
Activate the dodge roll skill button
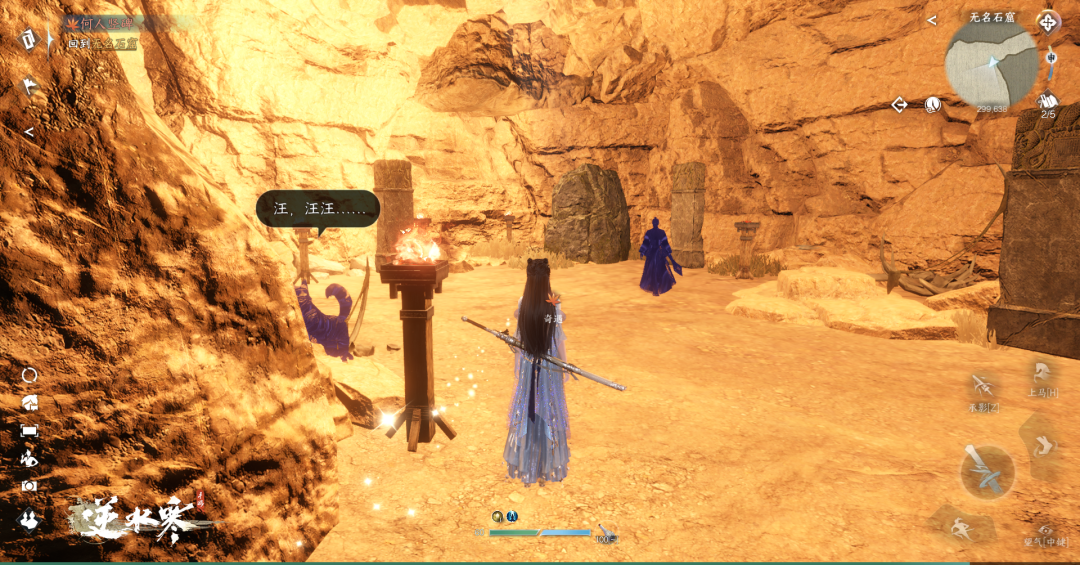click(x=1042, y=443)
